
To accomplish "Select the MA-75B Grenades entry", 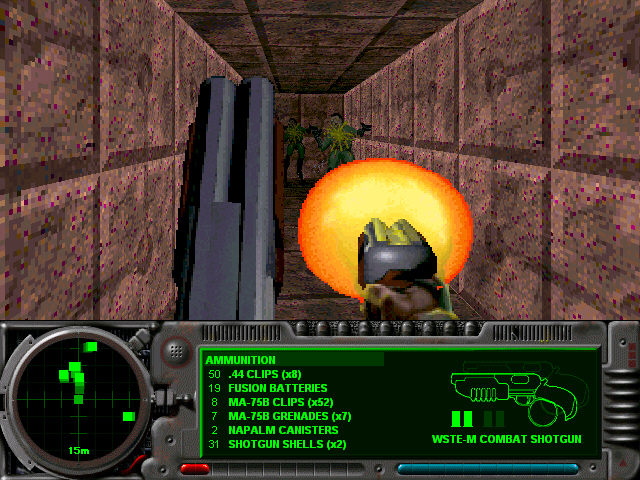I will click(290, 416).
